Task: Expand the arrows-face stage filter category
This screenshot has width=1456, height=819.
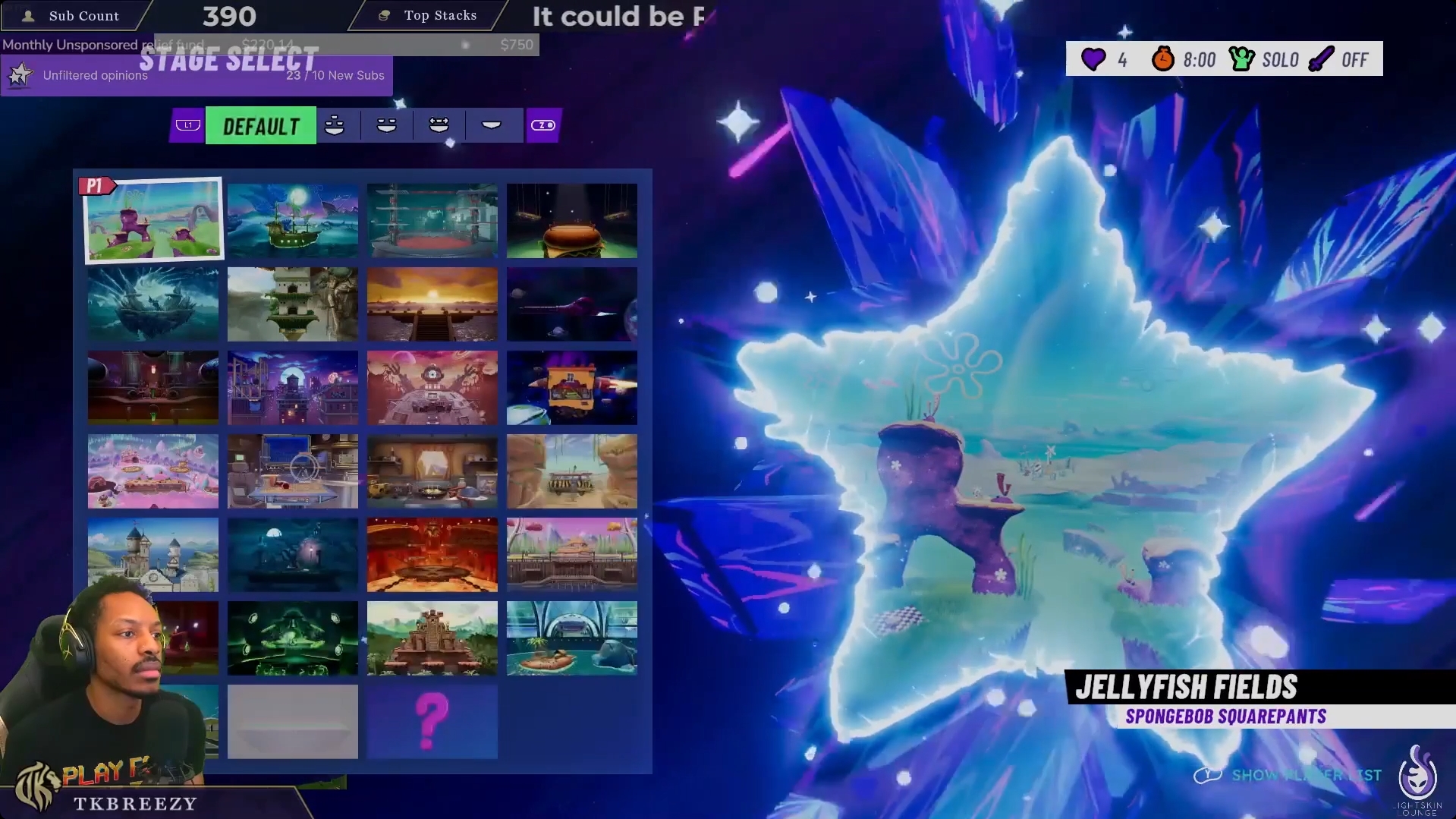Action: pos(438,125)
